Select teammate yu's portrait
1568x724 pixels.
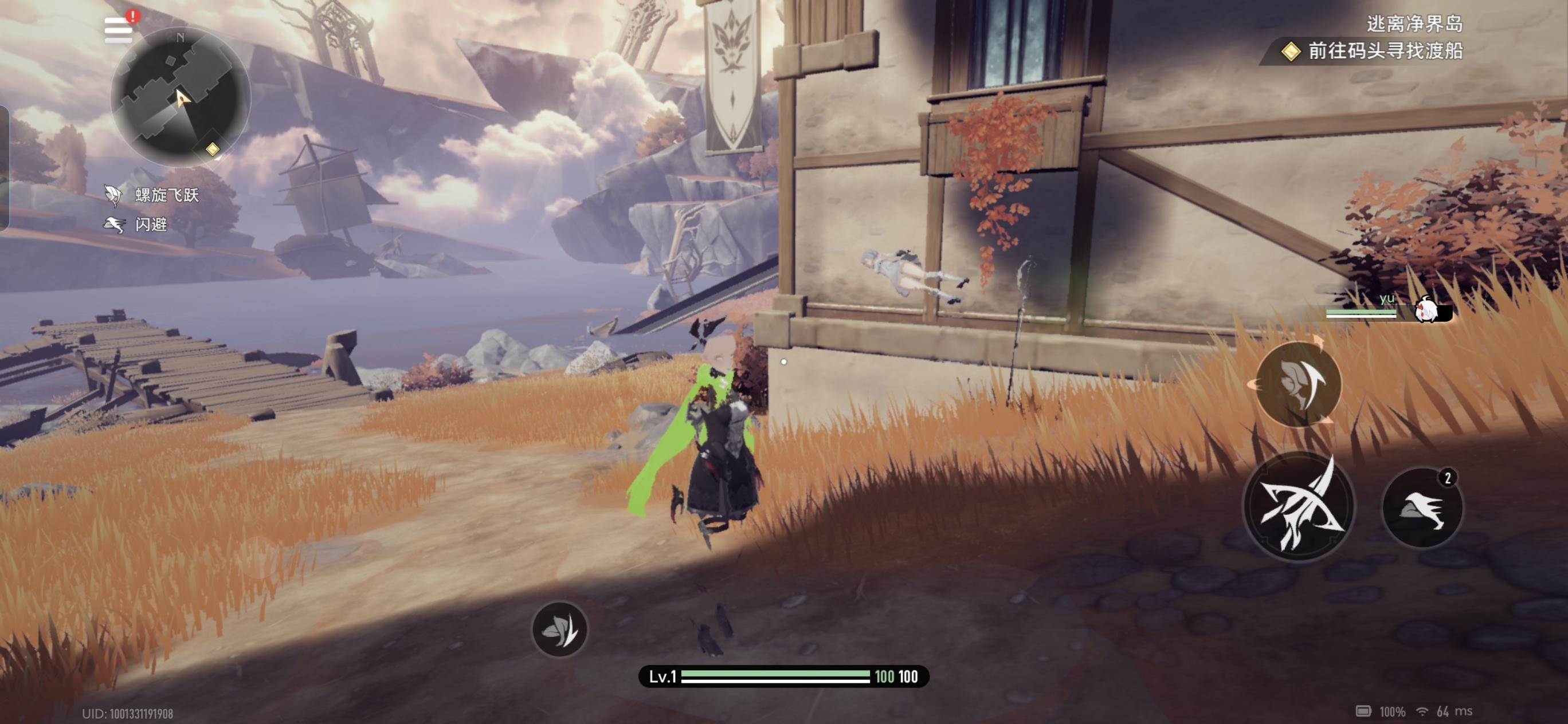pos(1426,310)
